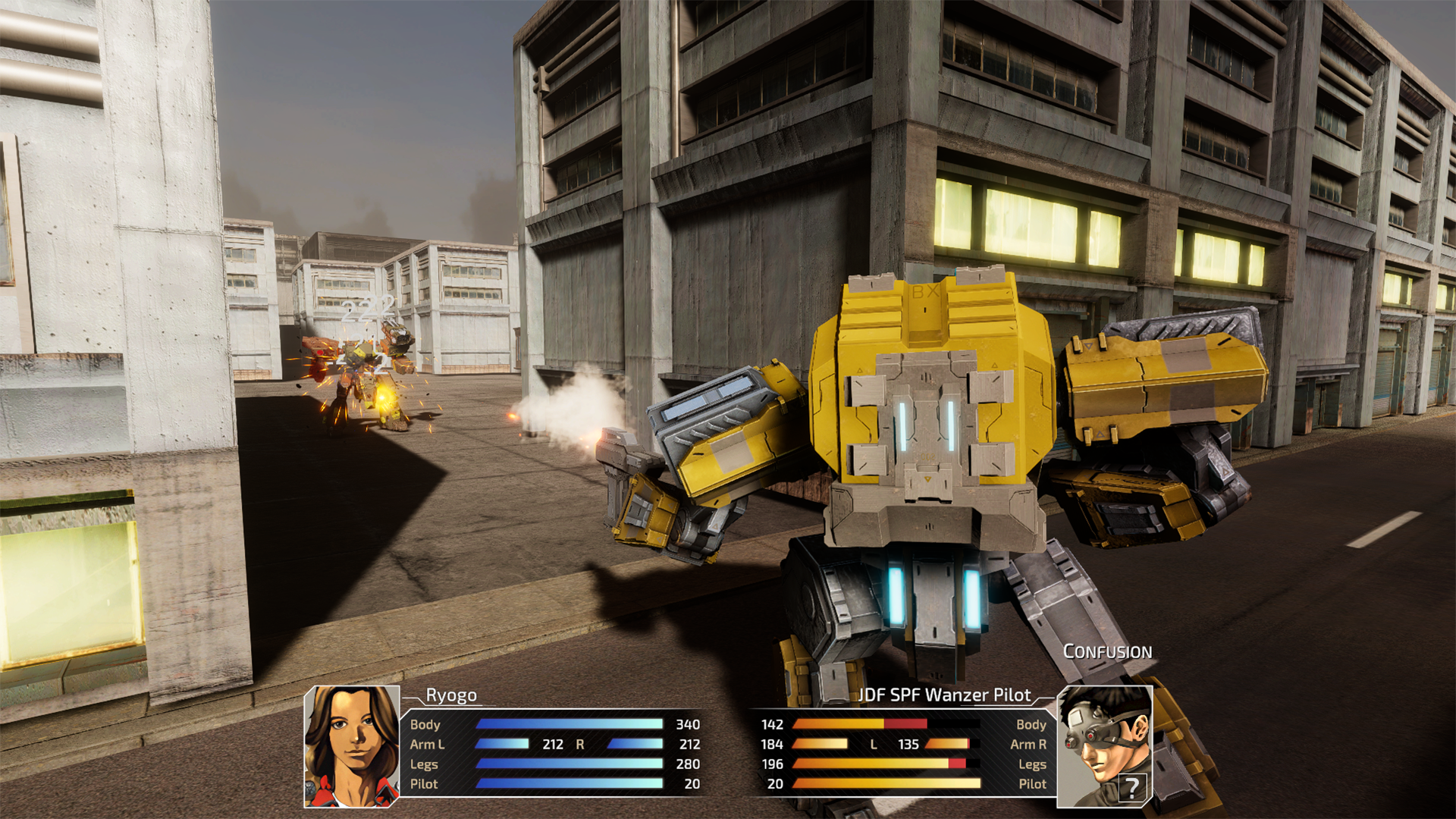Select Ryogo's character portrait

353,747
